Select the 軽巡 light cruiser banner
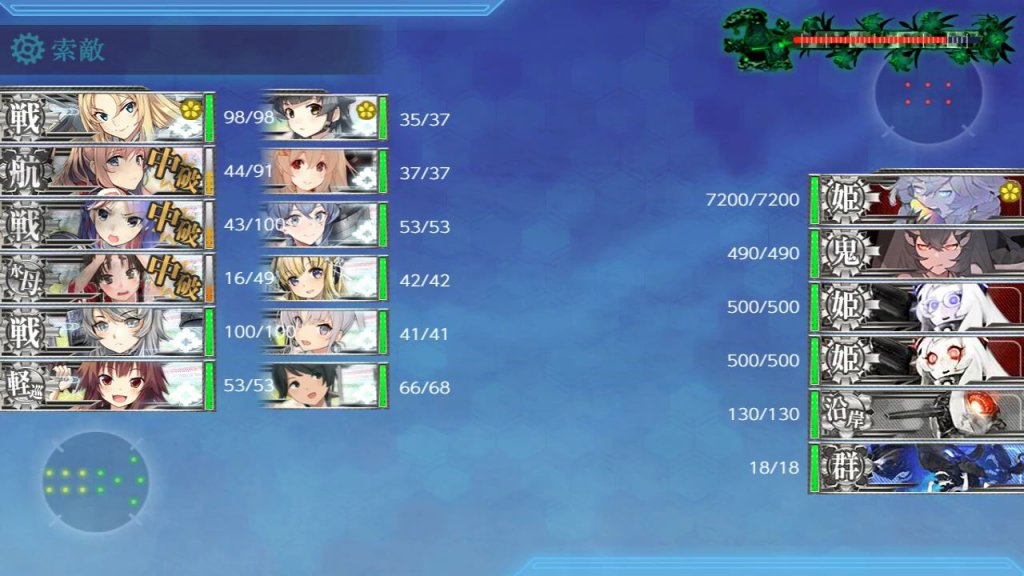The height and width of the screenshot is (576, 1024). point(107,386)
